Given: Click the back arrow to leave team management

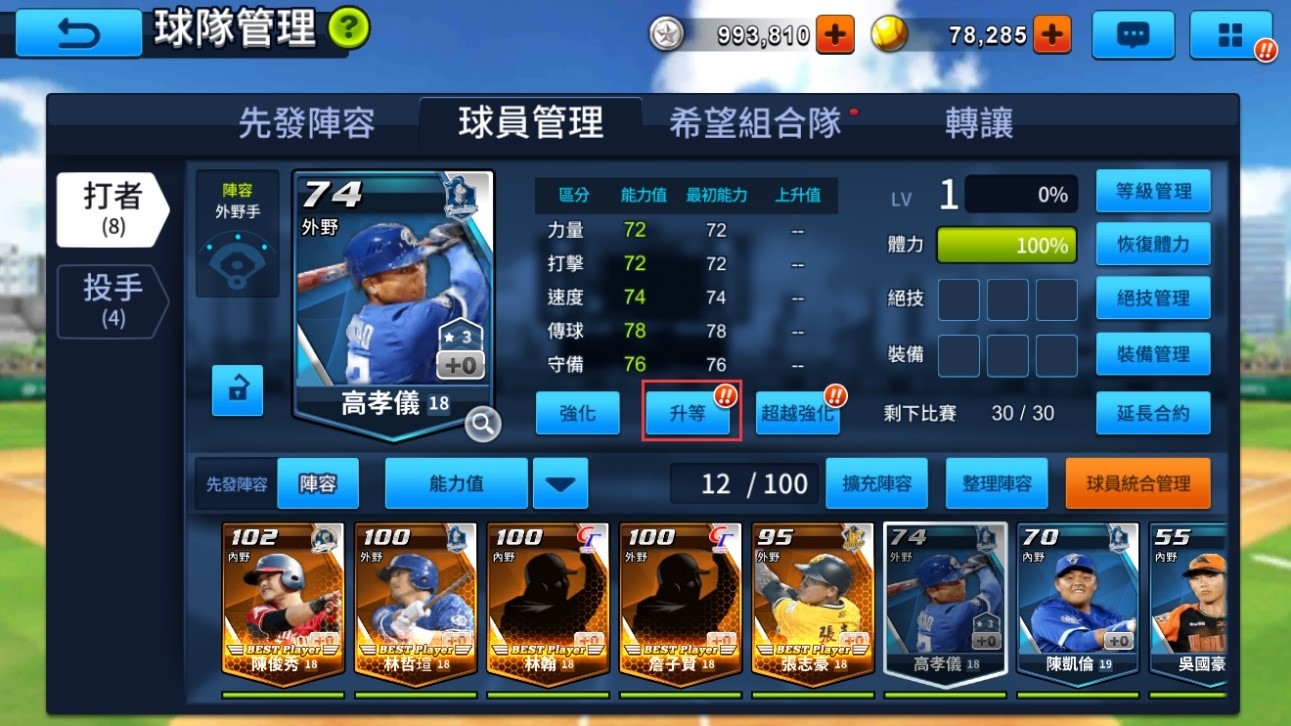Looking at the screenshot, I should (x=77, y=33).
